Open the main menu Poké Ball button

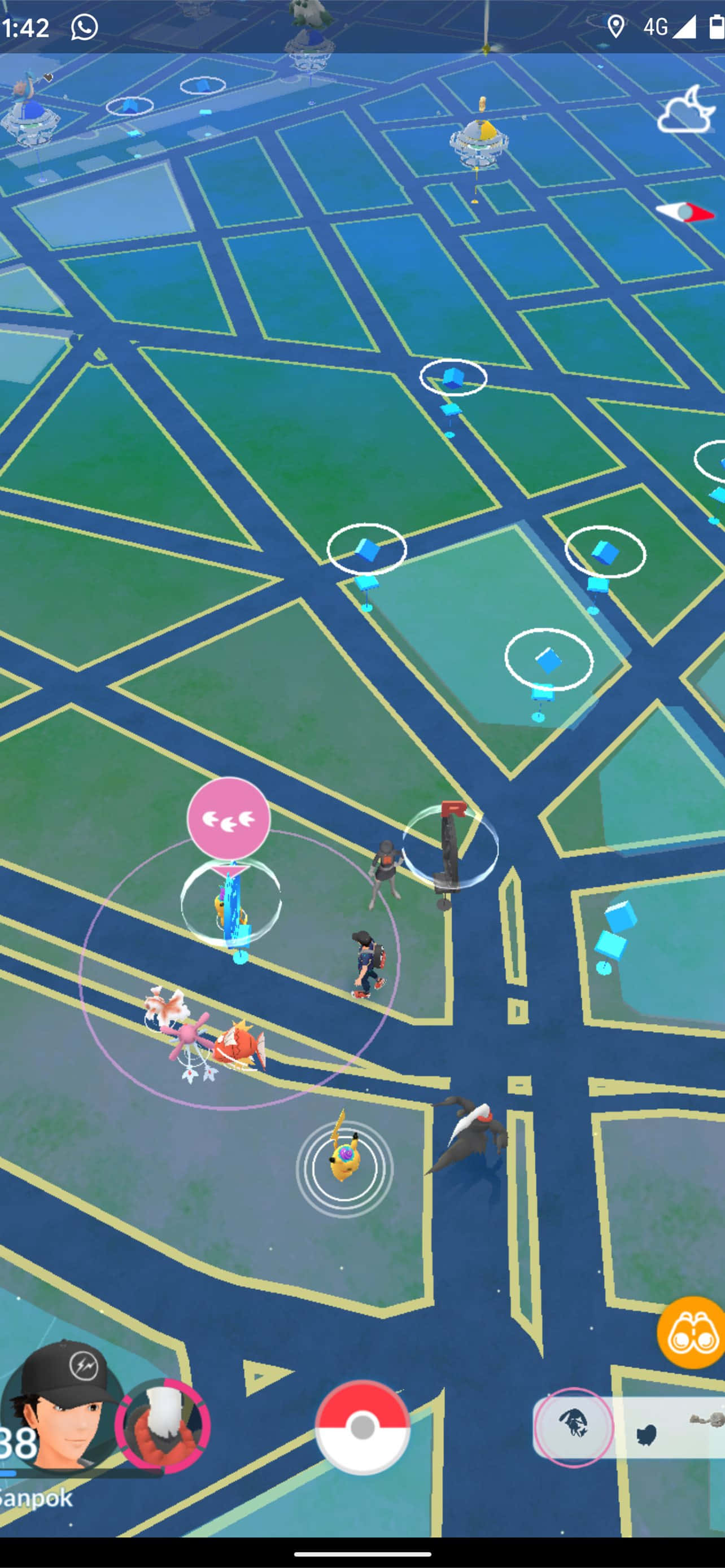click(362, 1427)
